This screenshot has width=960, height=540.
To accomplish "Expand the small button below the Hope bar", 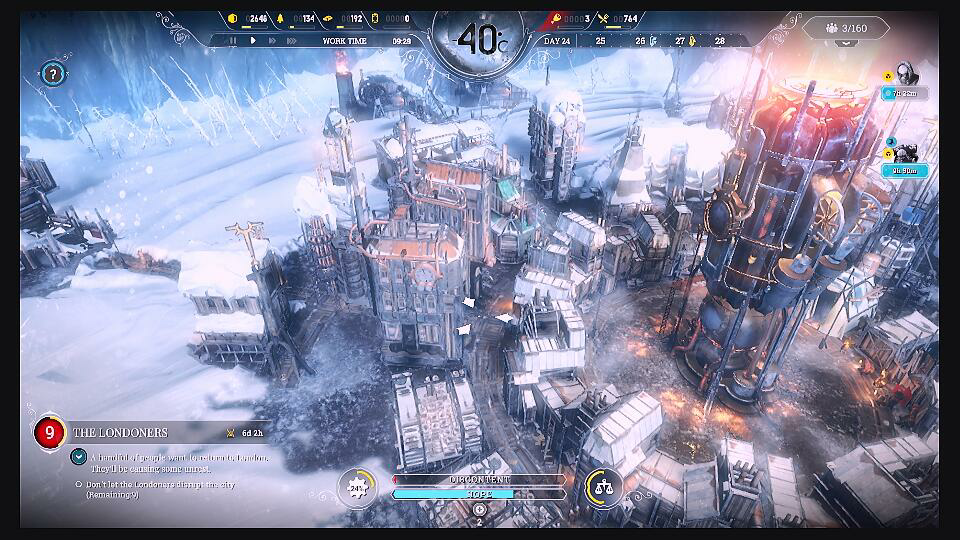I will coord(479,510).
